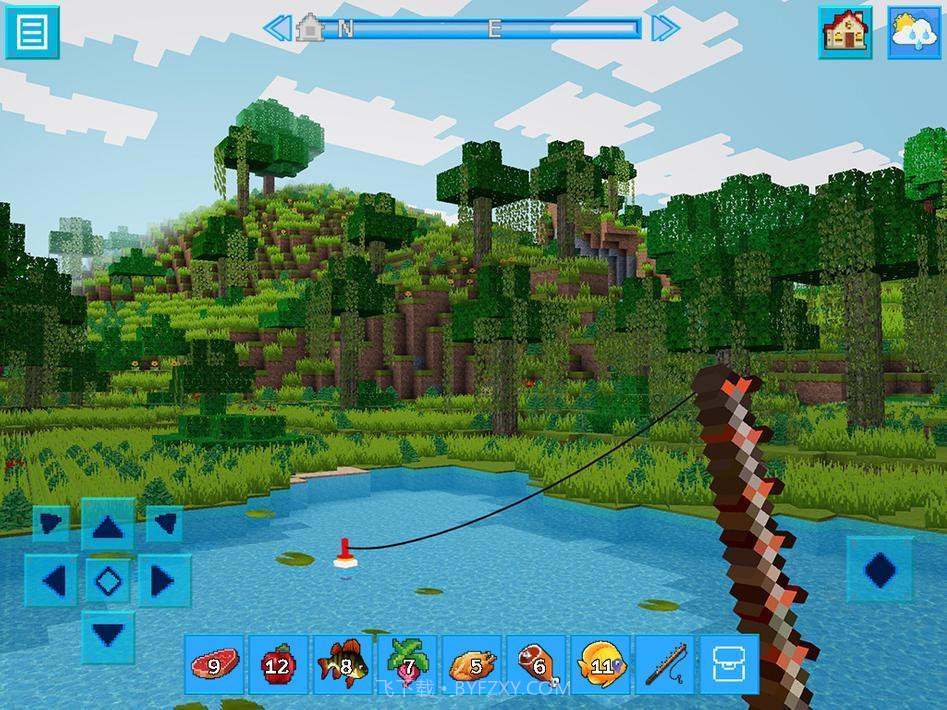This screenshot has height=710, width=947.
Task: Tap the home house button
Action: 844,31
